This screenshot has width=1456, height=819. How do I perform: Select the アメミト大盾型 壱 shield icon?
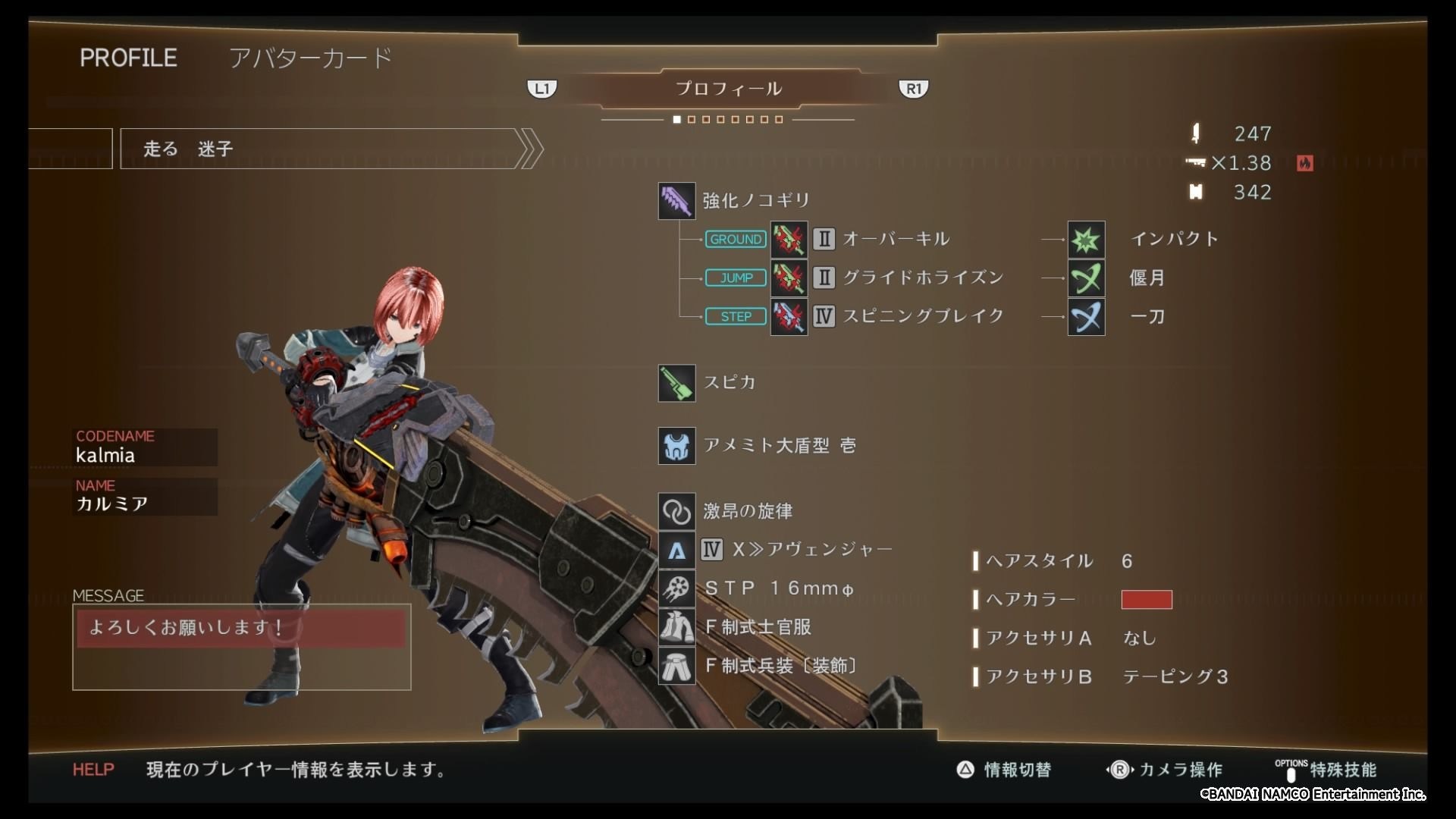coord(676,445)
